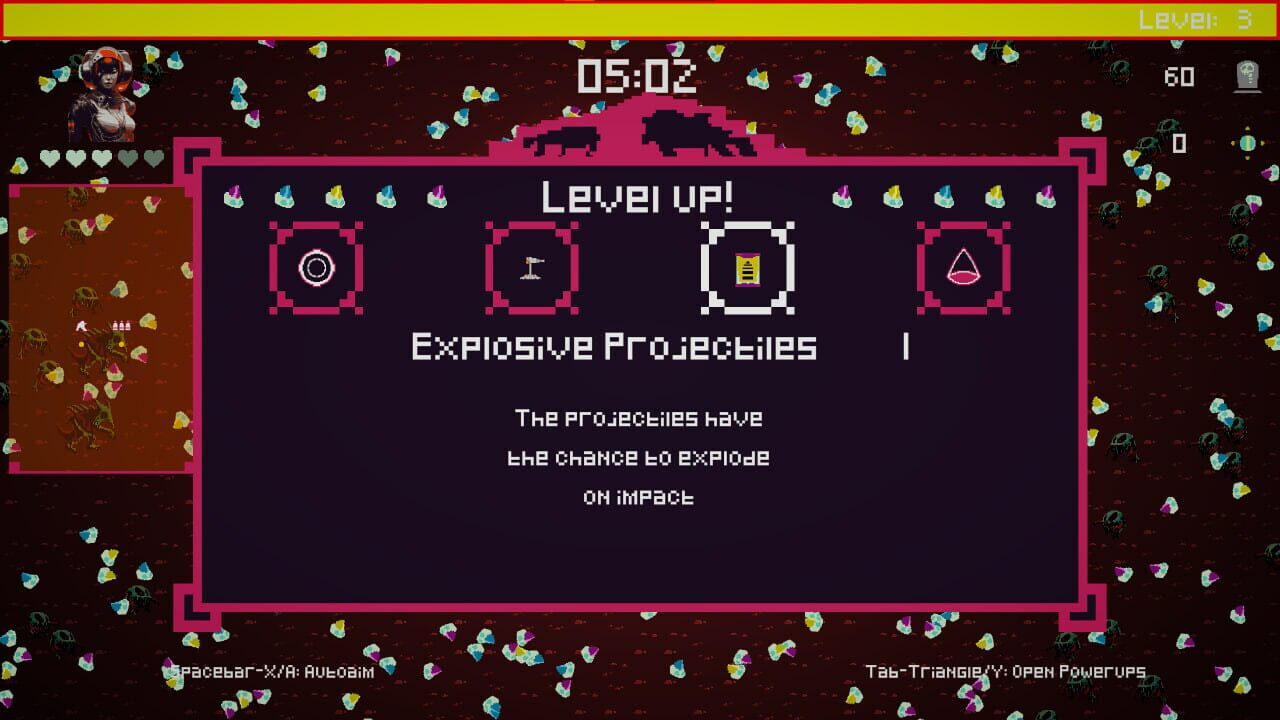Image resolution: width=1280 pixels, height=720 pixels.
Task: Toggle the gem counter showing 60
Action: [1179, 76]
